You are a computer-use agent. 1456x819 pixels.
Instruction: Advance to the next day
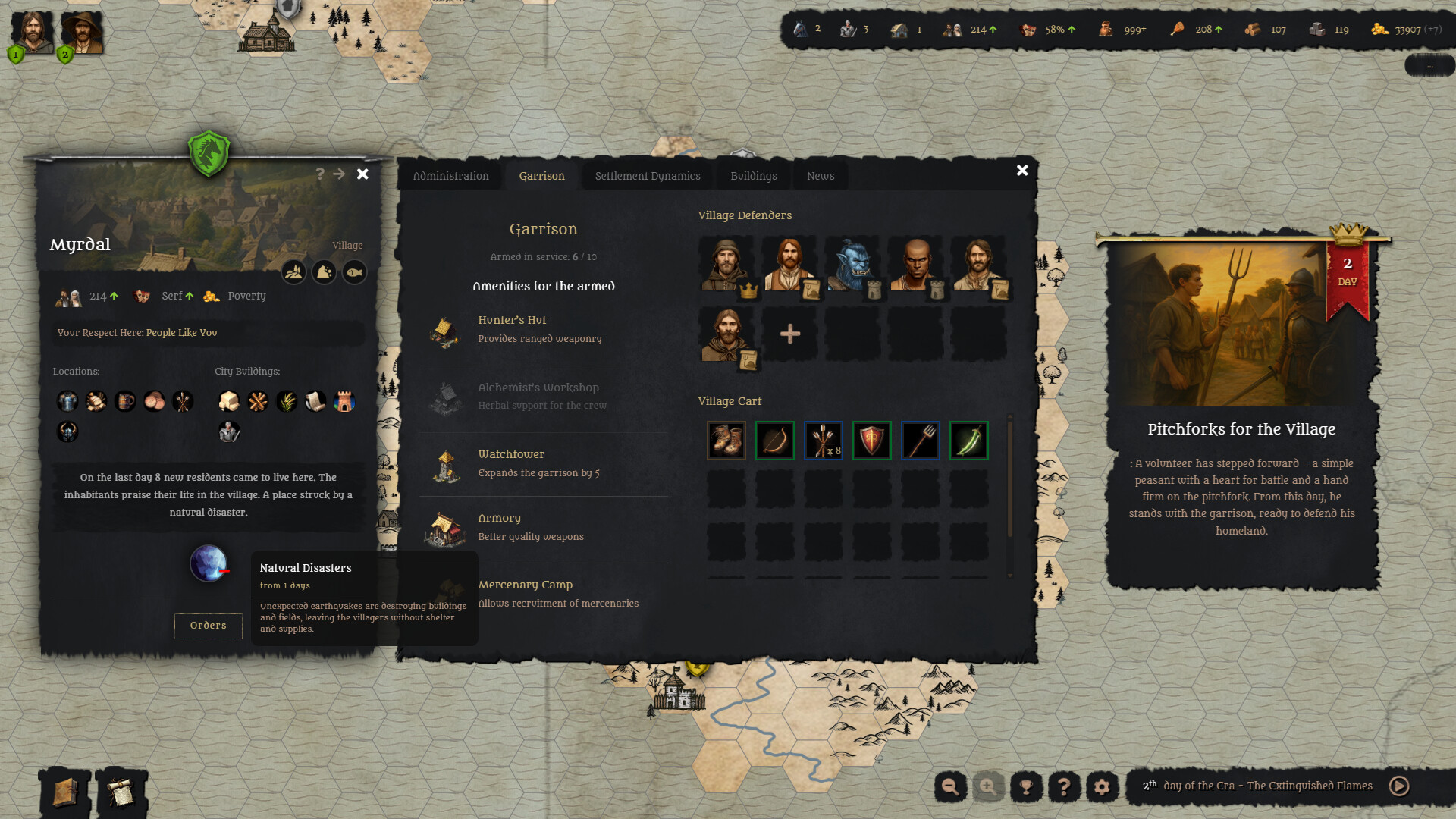tap(1399, 786)
